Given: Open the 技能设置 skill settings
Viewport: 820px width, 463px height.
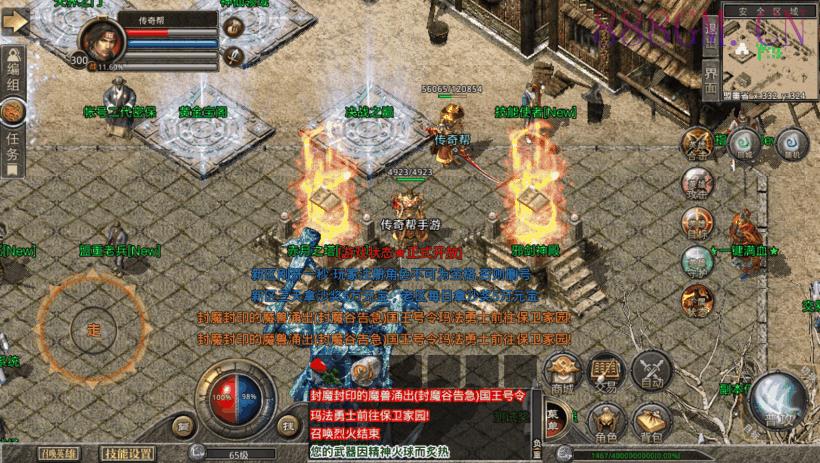Looking at the screenshot, I should click(x=129, y=453).
